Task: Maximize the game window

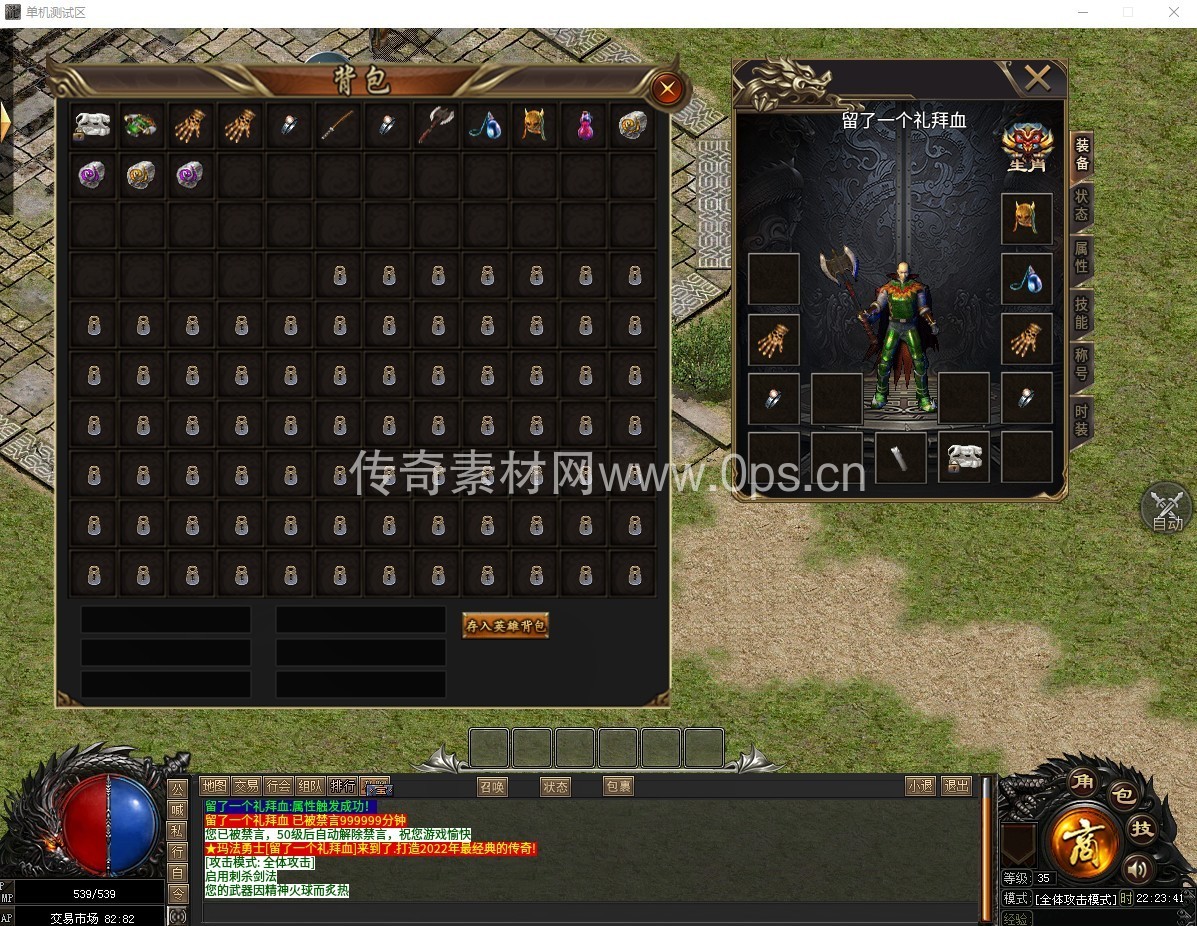Action: 1128,12
